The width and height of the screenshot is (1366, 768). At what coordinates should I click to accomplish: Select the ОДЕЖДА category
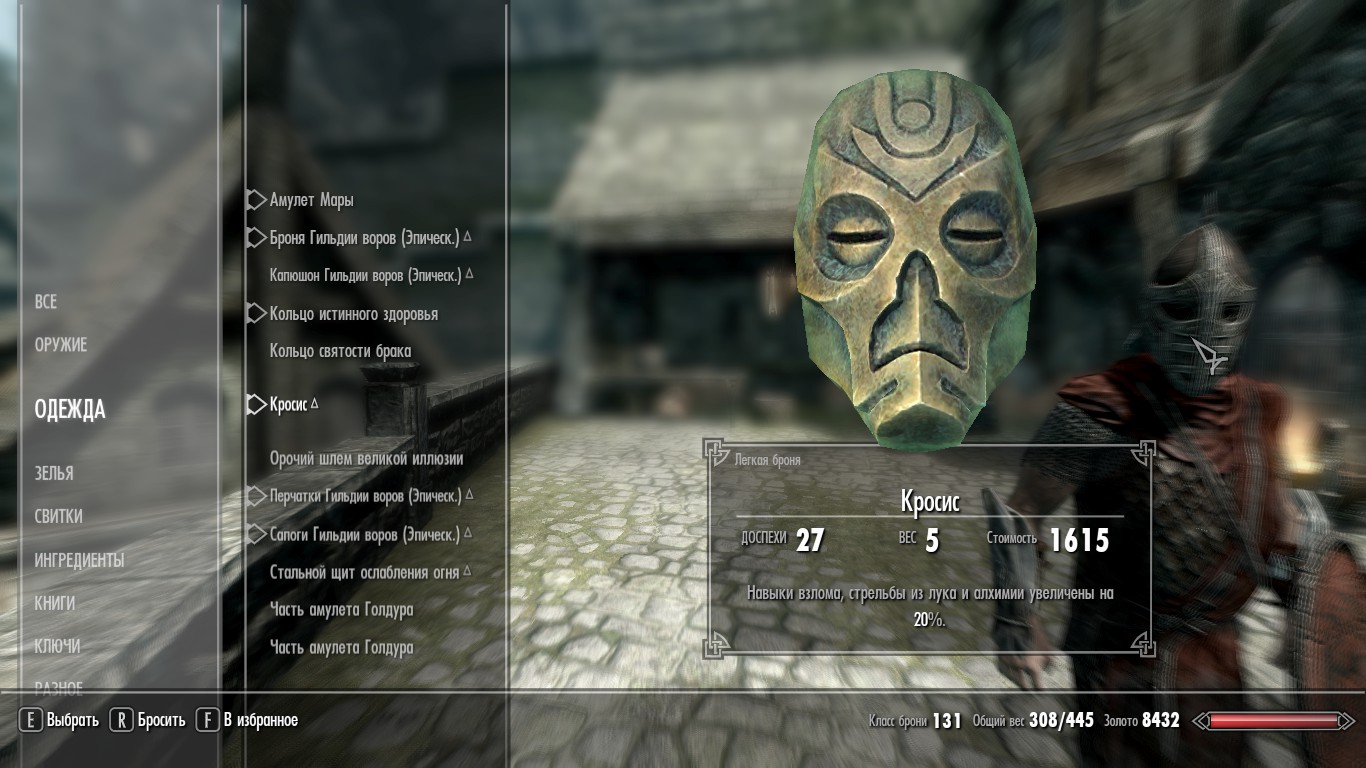coord(70,409)
